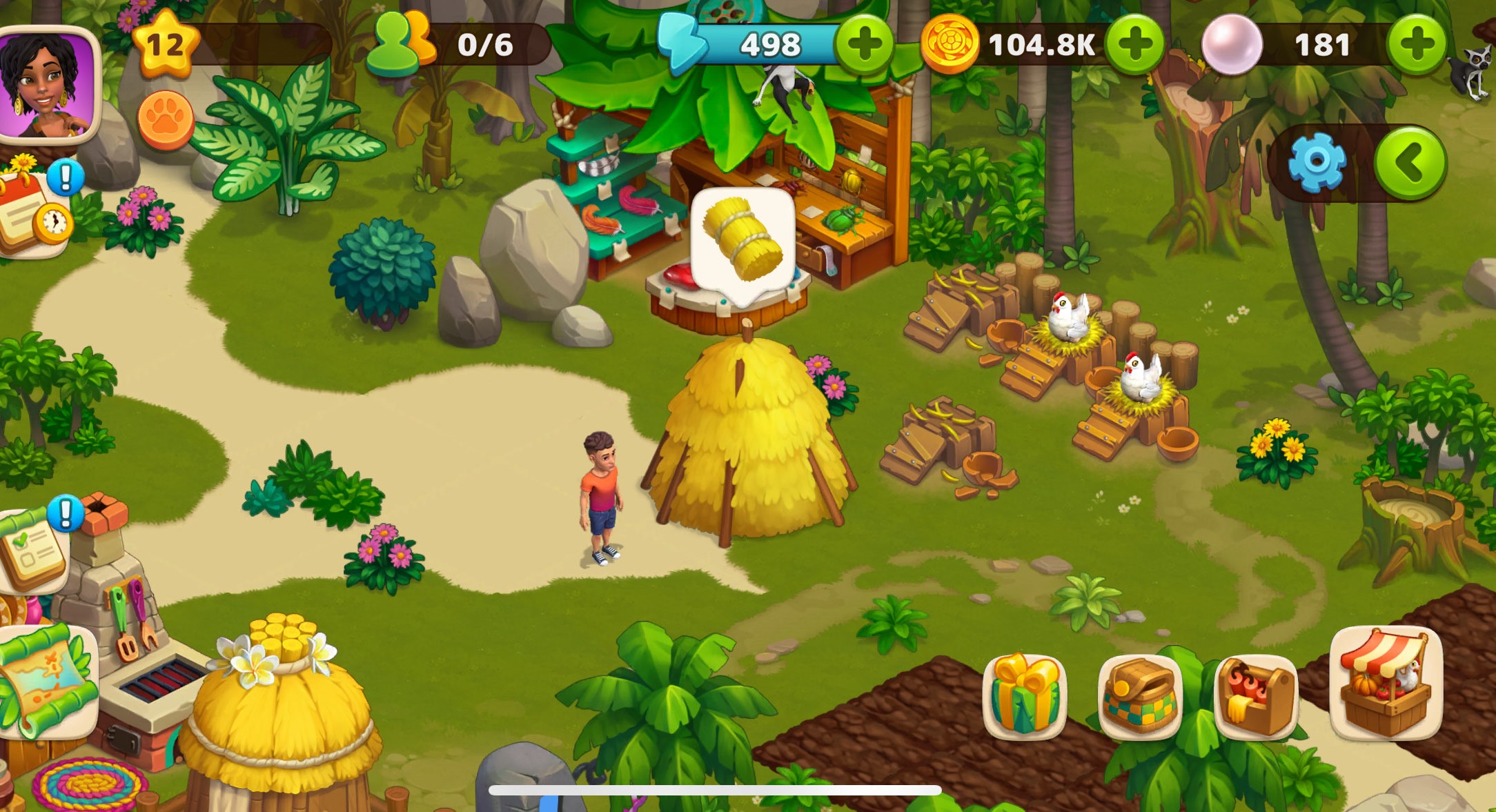Screen dimensions: 1496x812
Task: Open the blue gear settings
Action: [1317, 163]
